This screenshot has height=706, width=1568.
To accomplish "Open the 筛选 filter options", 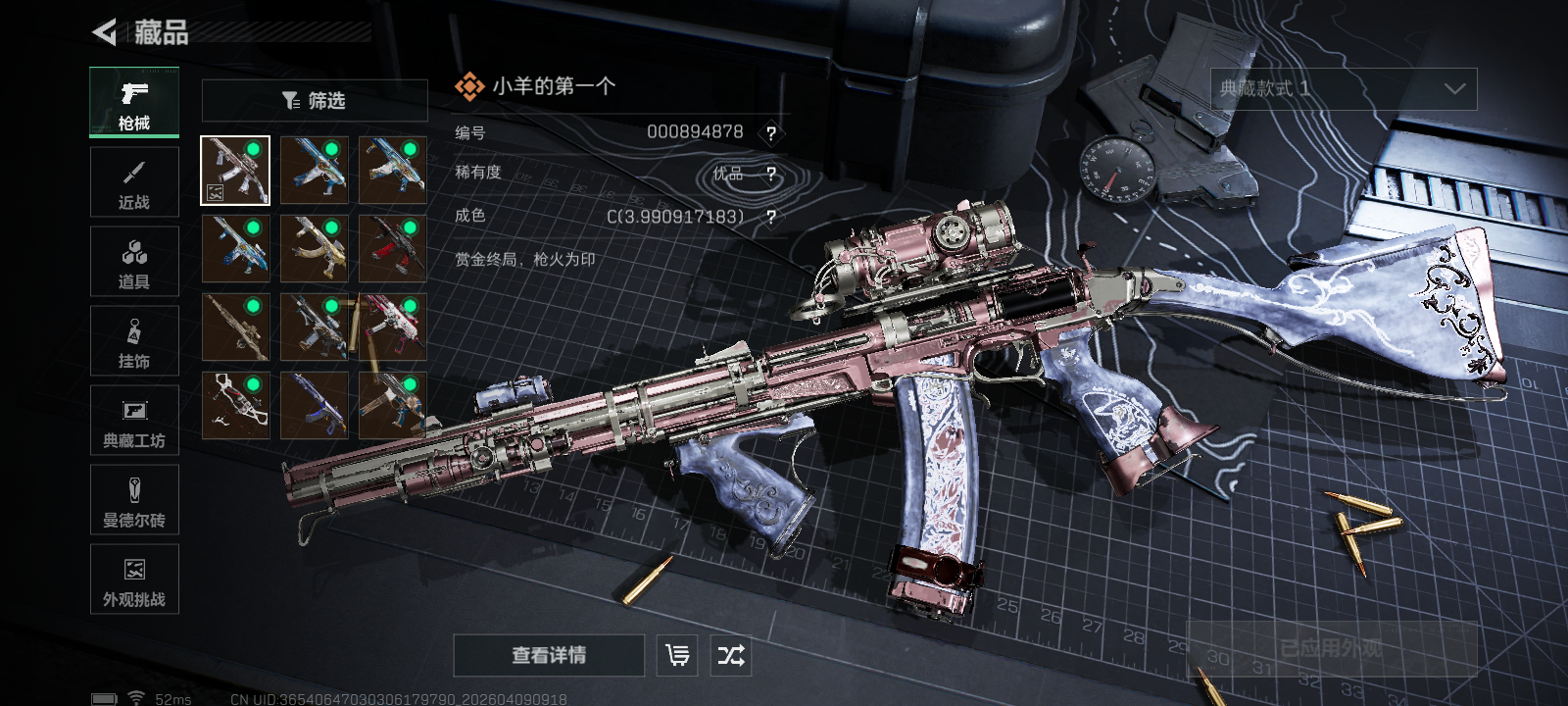I will 315,100.
